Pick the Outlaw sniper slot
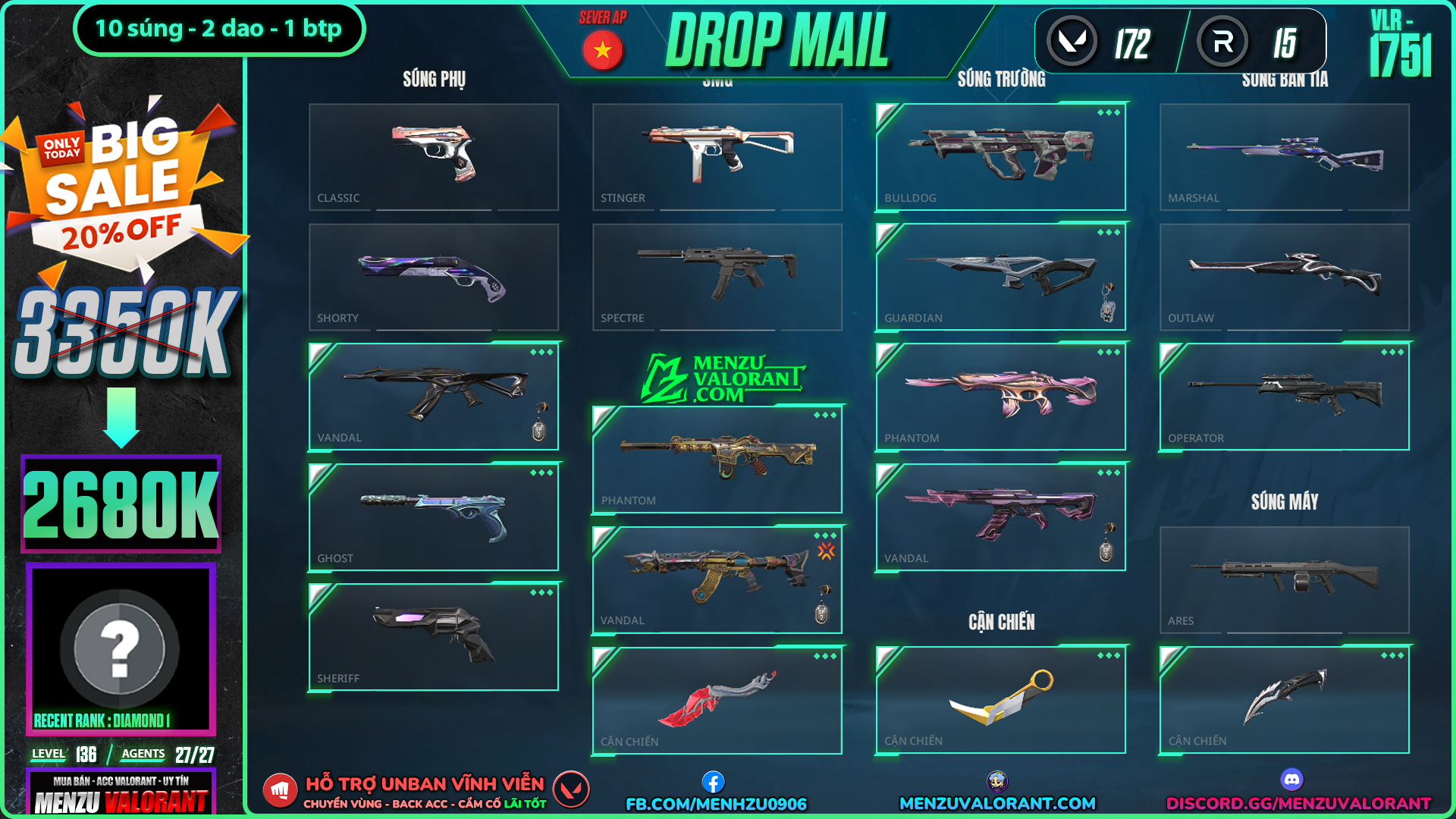Screen dimensions: 1456x819 (1284, 277)
